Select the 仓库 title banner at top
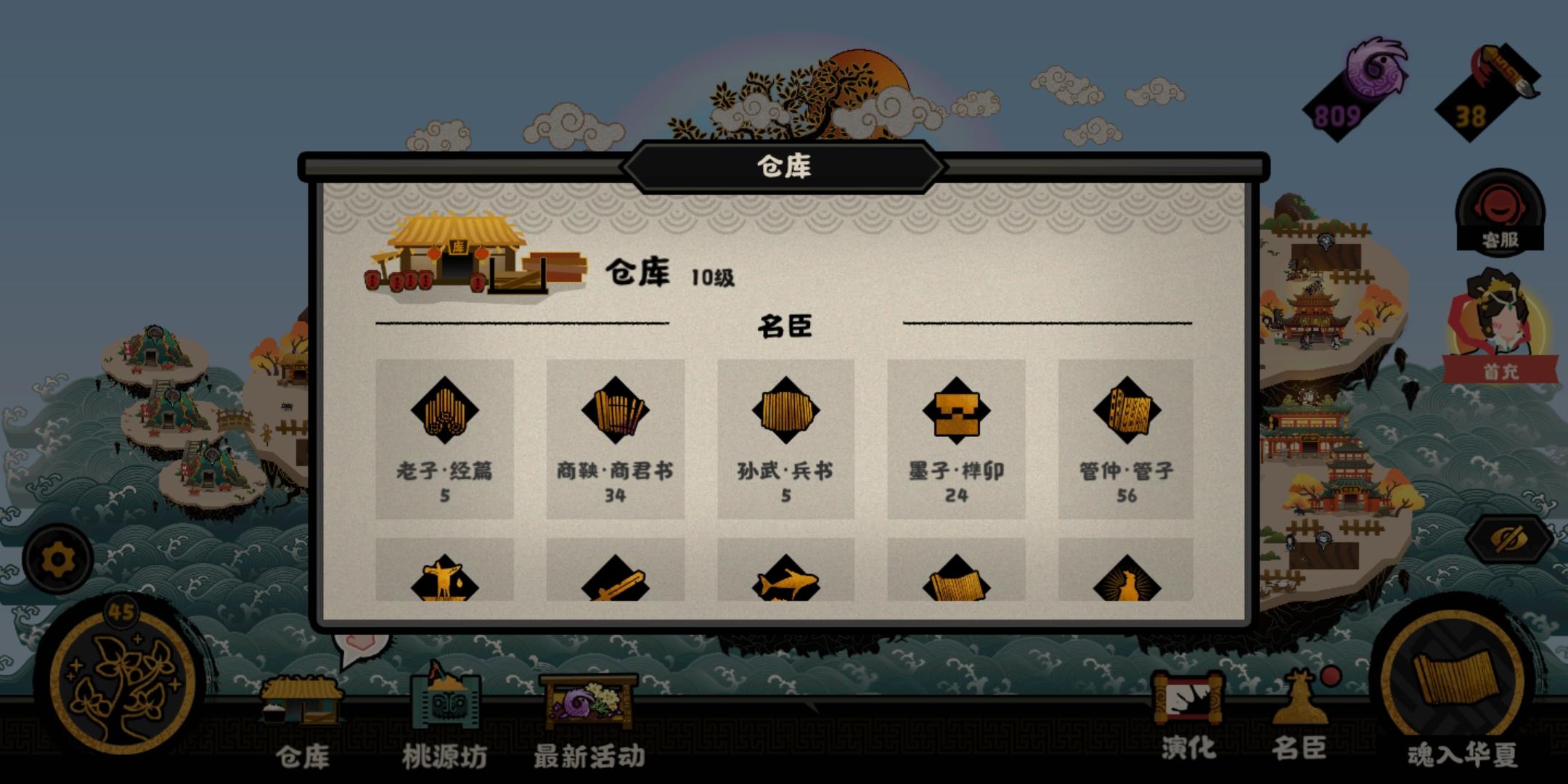The image size is (1568, 784). click(x=784, y=166)
